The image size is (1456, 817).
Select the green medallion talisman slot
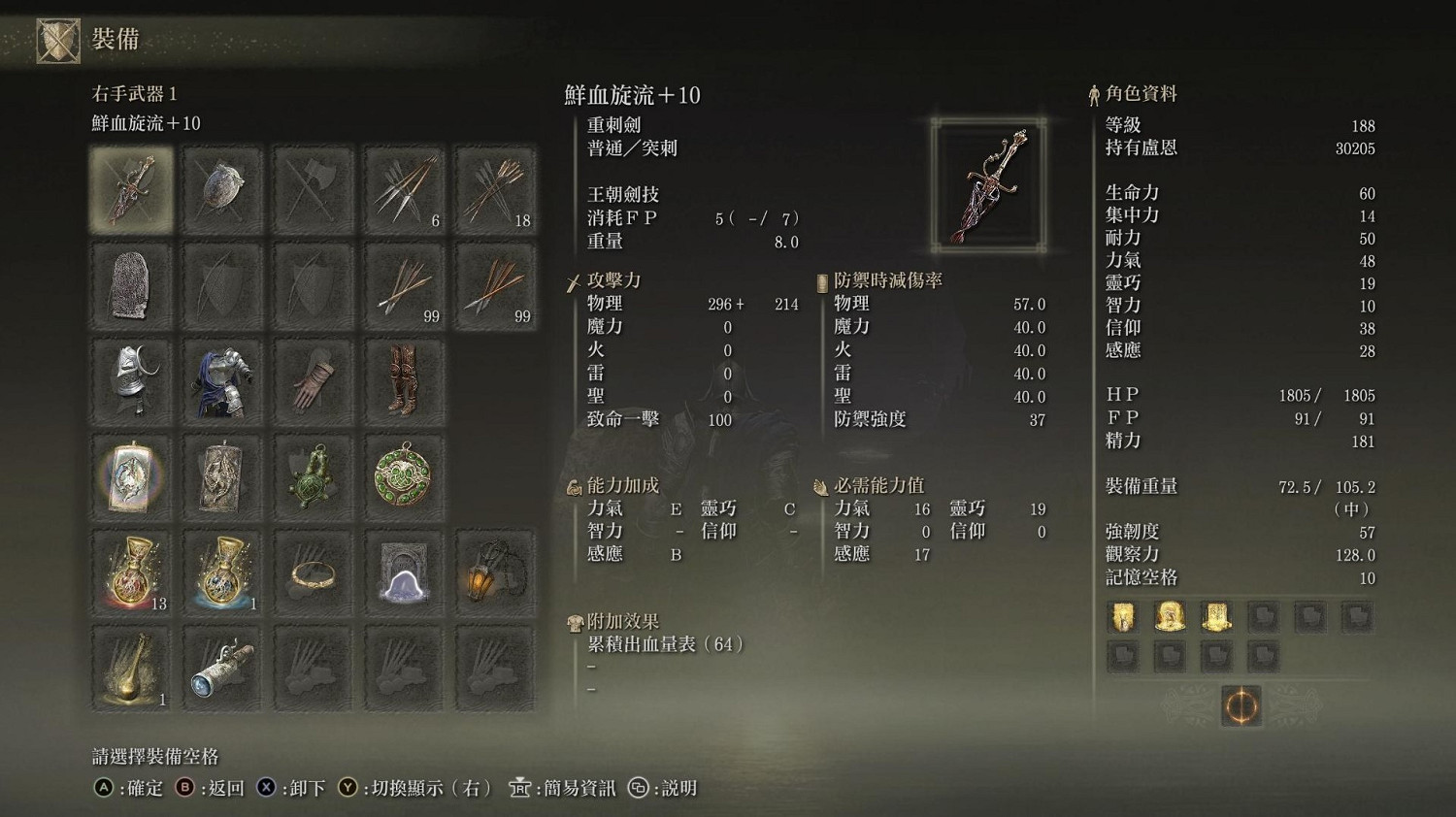(404, 474)
